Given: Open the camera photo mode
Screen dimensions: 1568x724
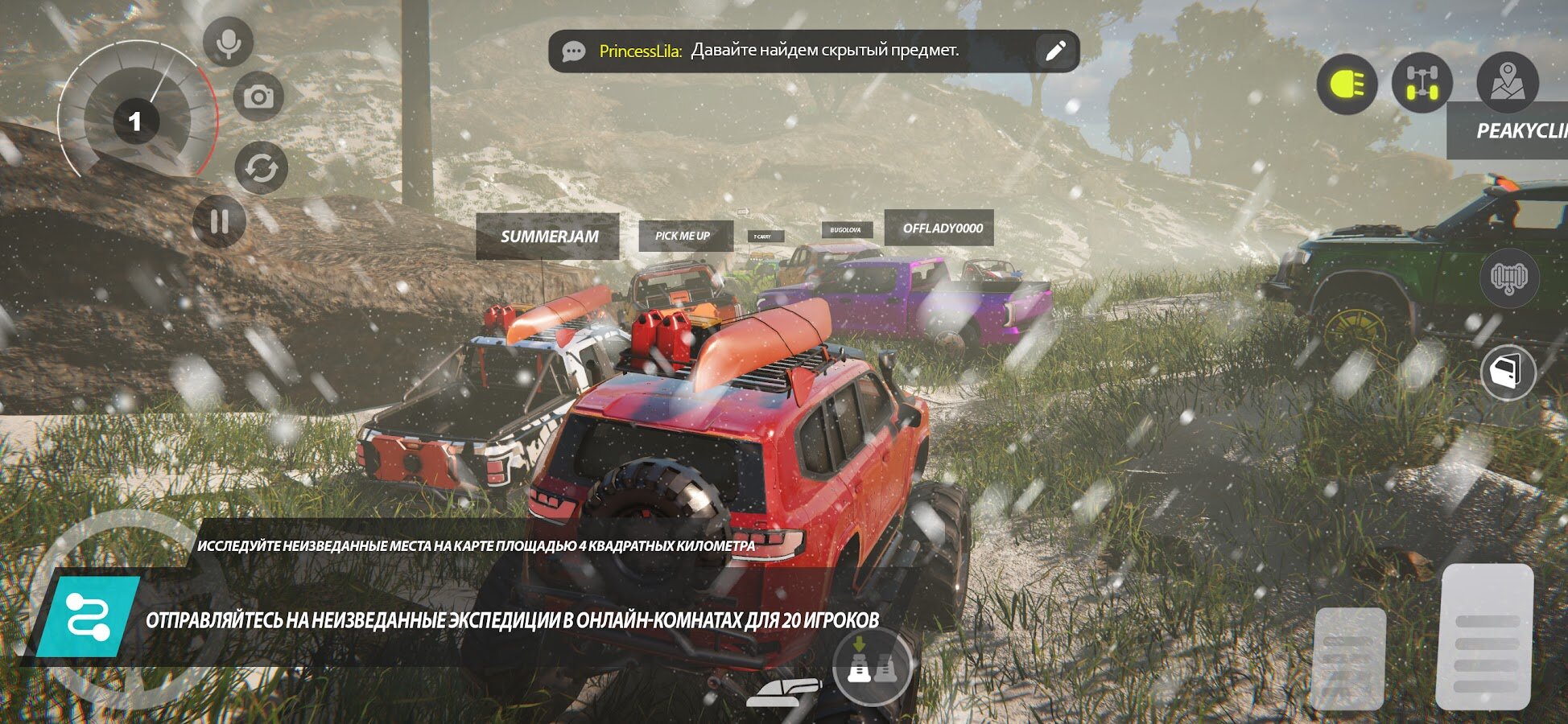Looking at the screenshot, I should [x=258, y=97].
